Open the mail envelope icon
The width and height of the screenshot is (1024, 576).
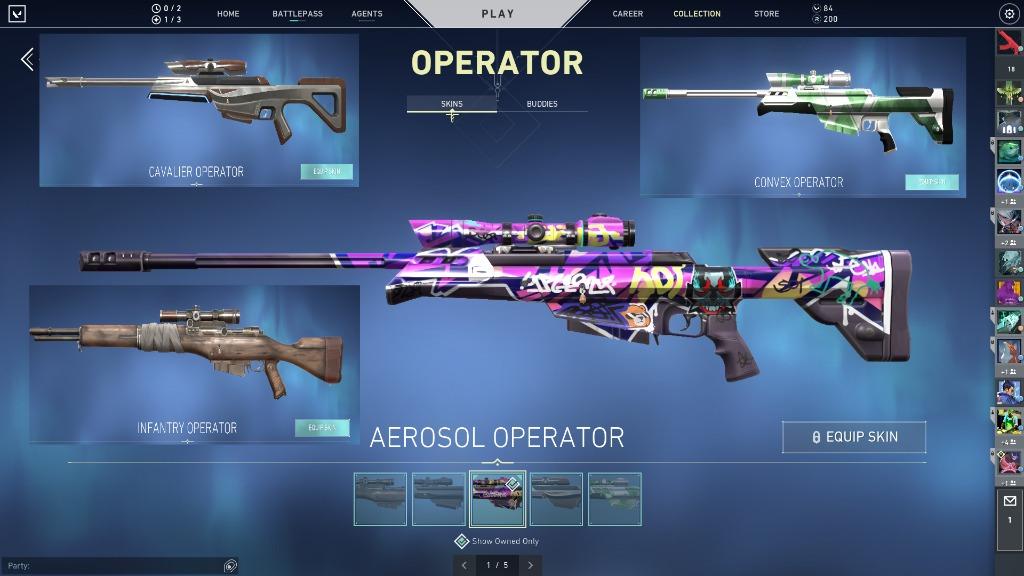[x=1009, y=501]
